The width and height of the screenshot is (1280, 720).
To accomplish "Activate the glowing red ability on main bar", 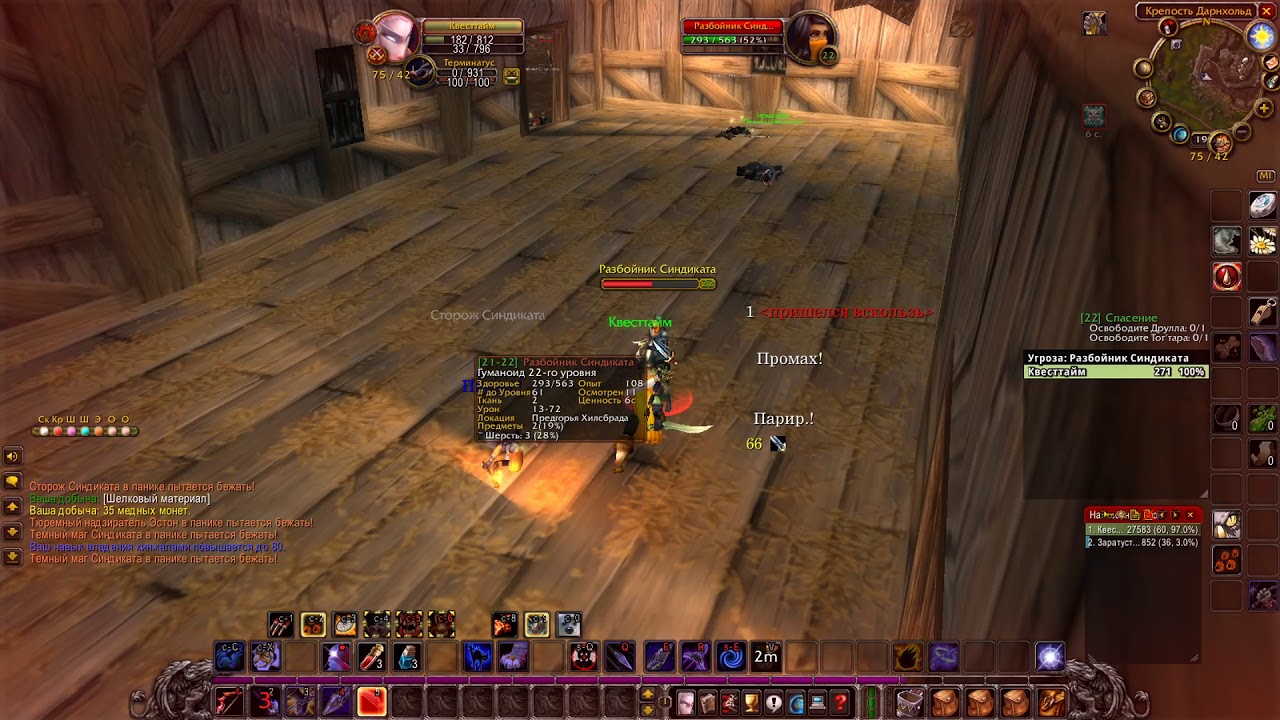I will point(371,702).
